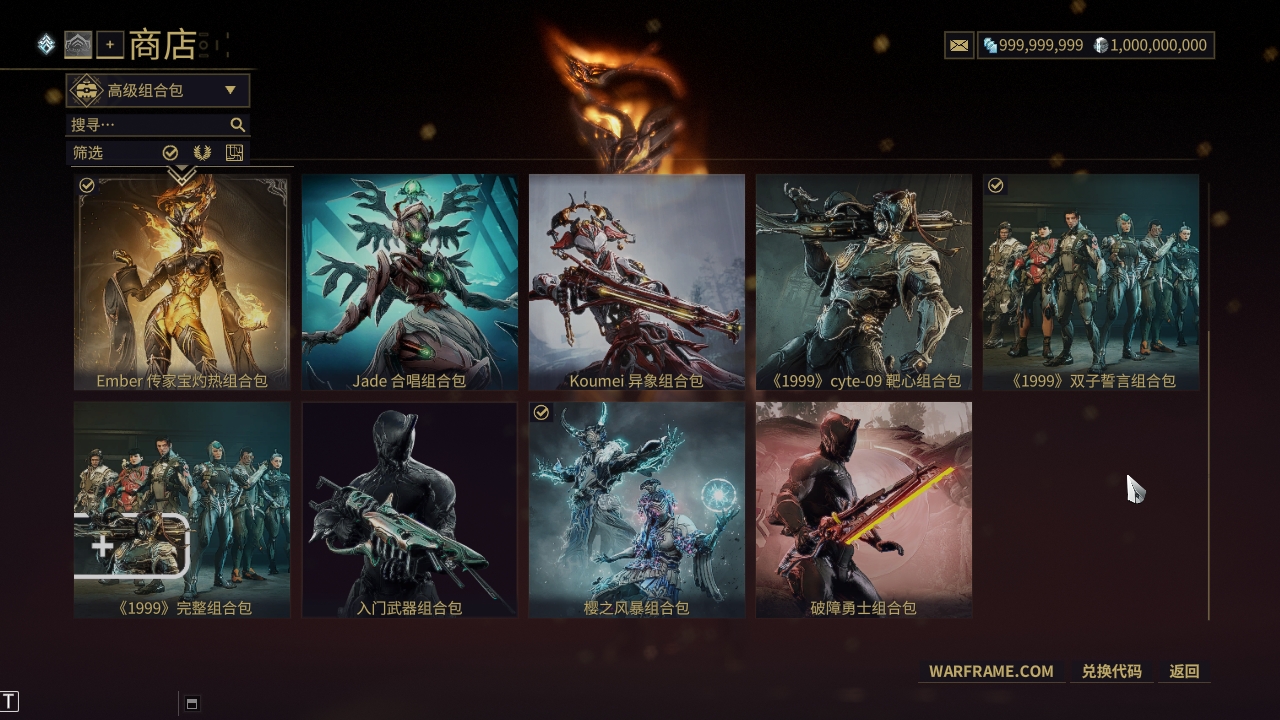Click the 搜寻 search field
Screen dimensions: 1280x720
tap(150, 125)
